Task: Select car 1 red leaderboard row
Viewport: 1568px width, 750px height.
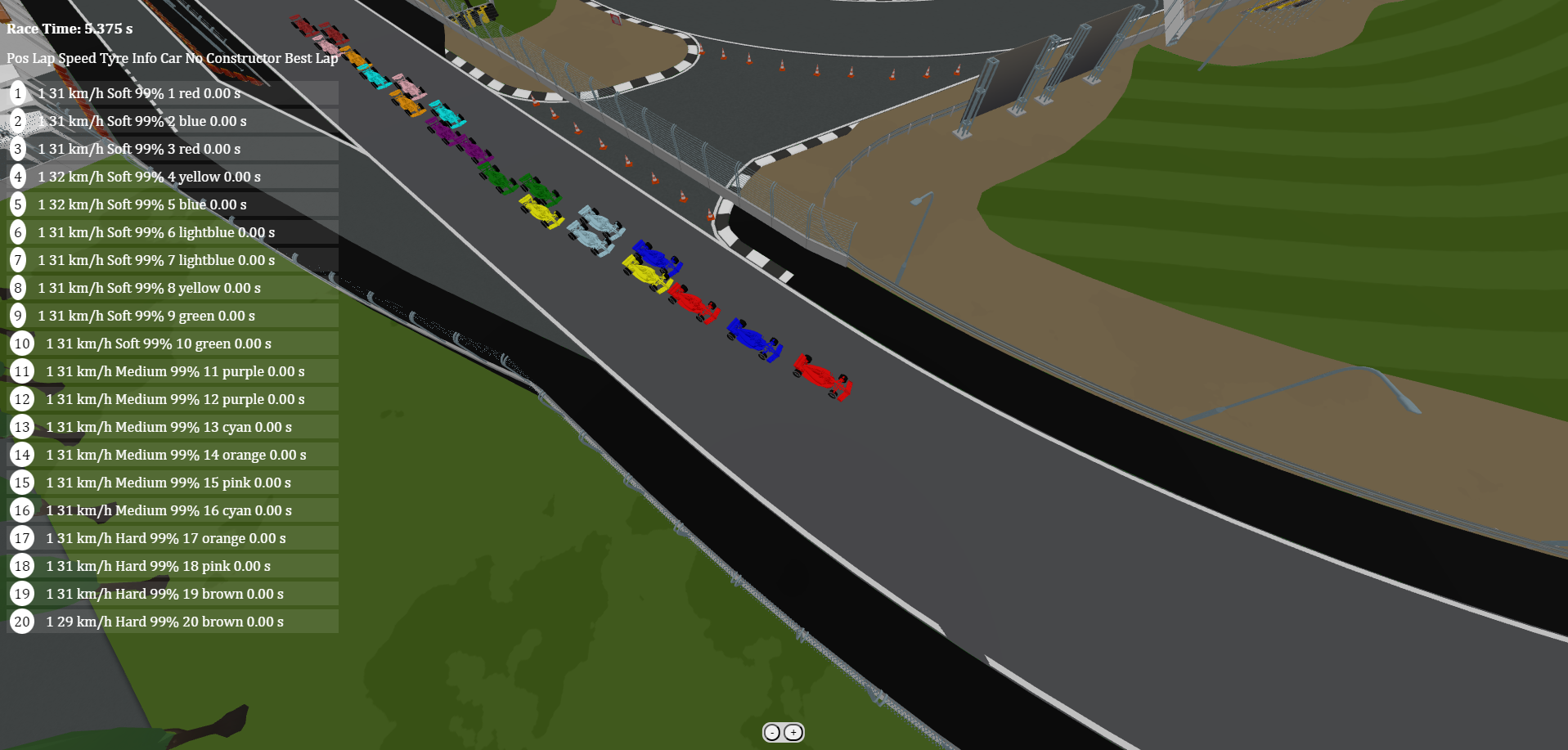Action: tap(173, 93)
